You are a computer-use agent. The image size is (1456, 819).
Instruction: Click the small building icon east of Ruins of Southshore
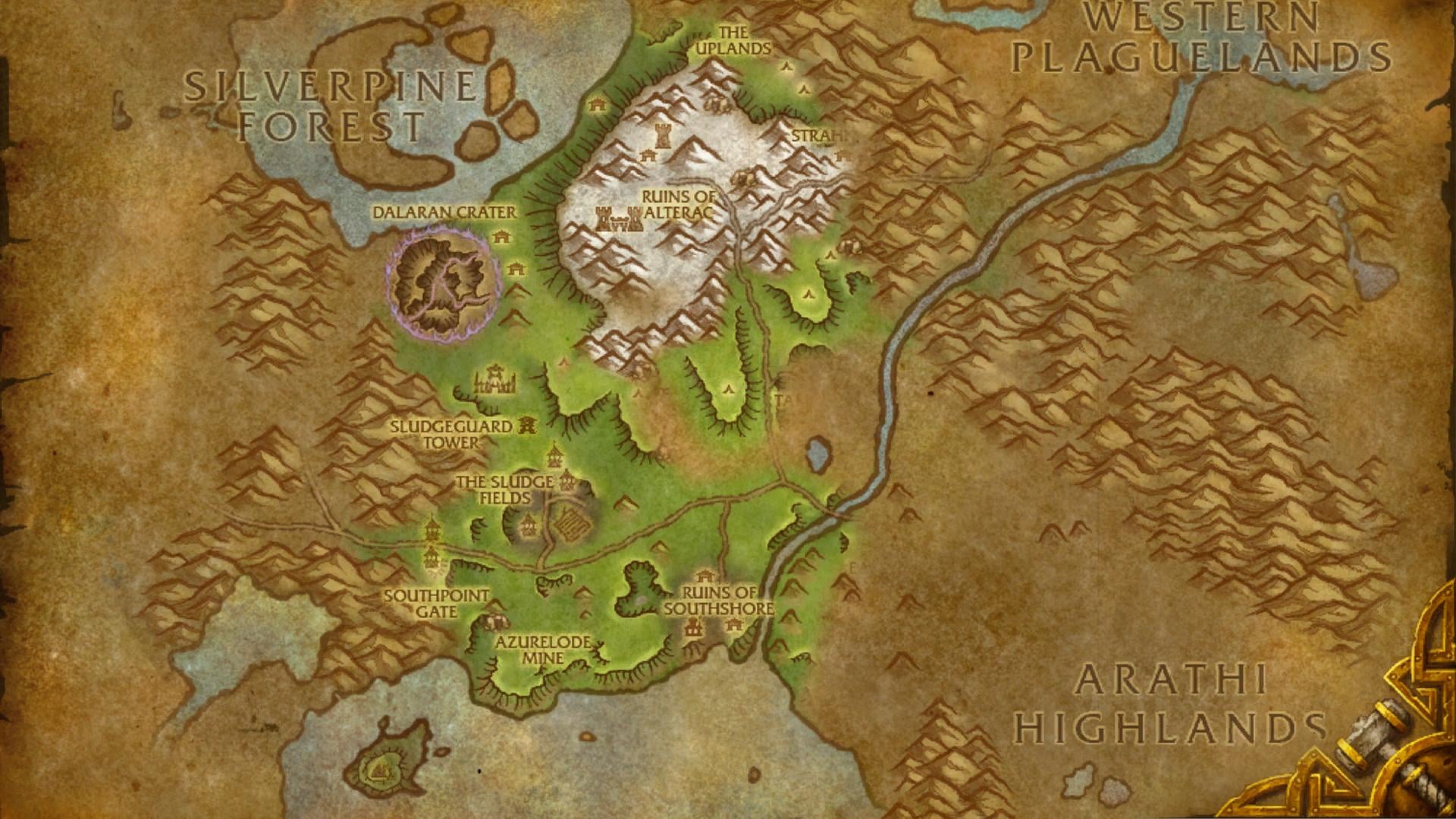tap(733, 623)
